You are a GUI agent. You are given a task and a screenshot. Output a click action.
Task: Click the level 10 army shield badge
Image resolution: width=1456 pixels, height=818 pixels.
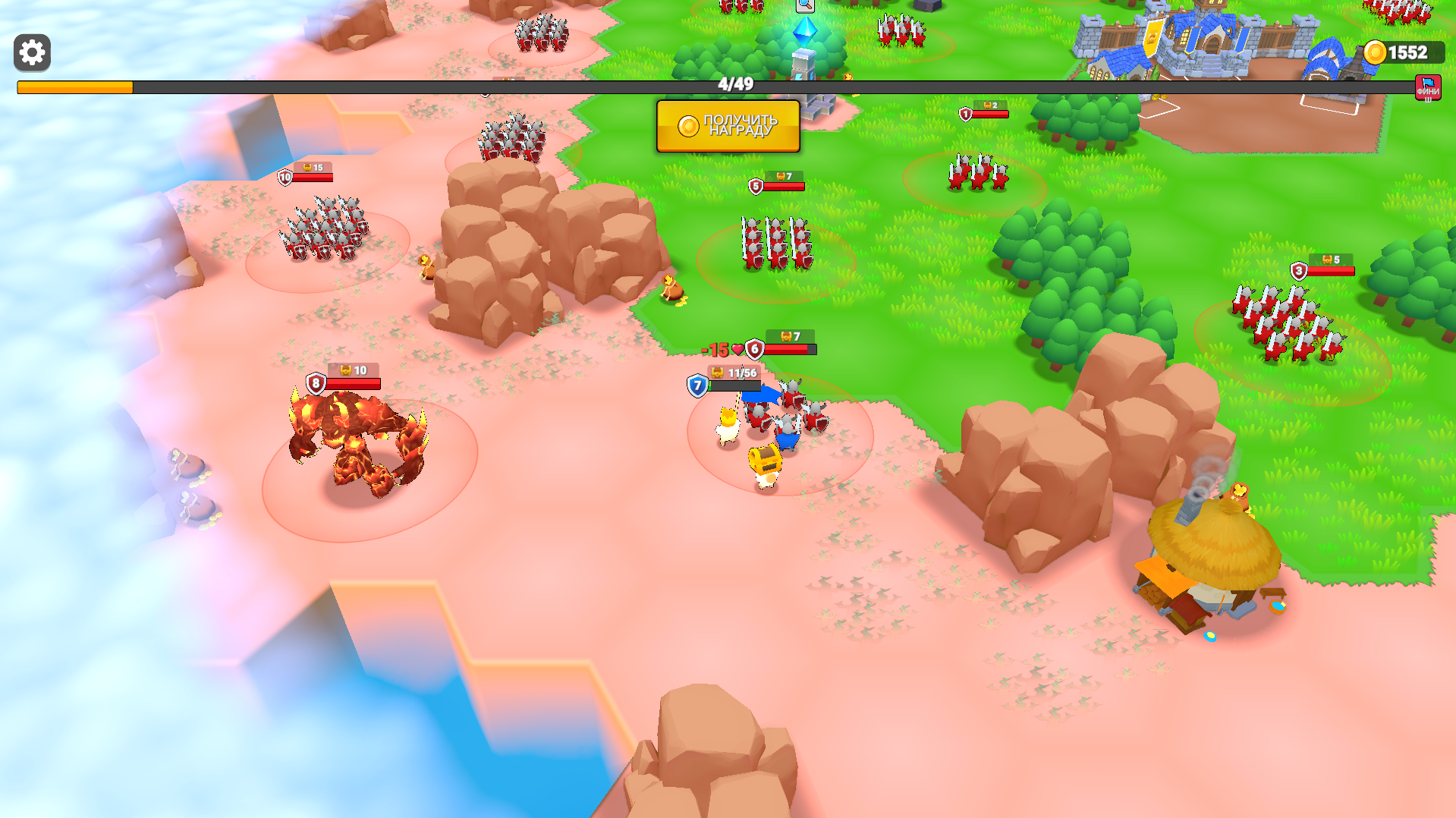pyautogui.click(x=284, y=176)
